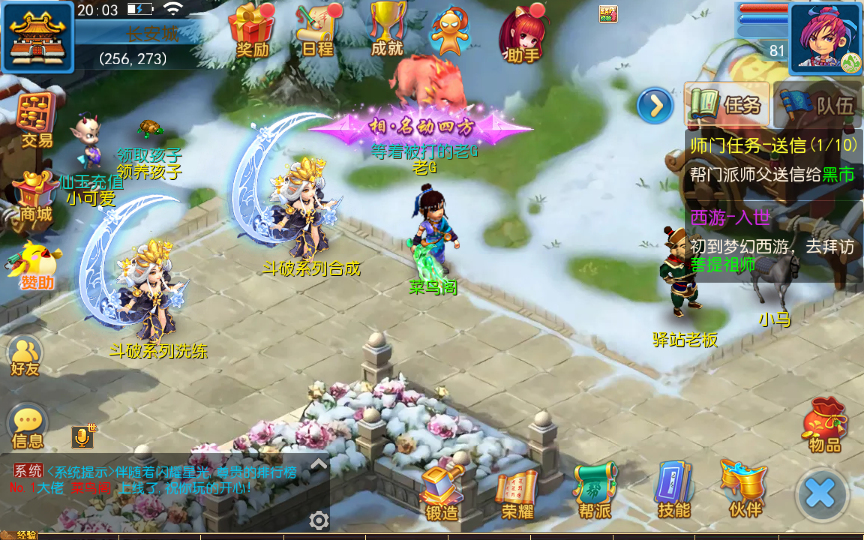
Task: Open the 信息 messages bubble
Action: coord(28,425)
